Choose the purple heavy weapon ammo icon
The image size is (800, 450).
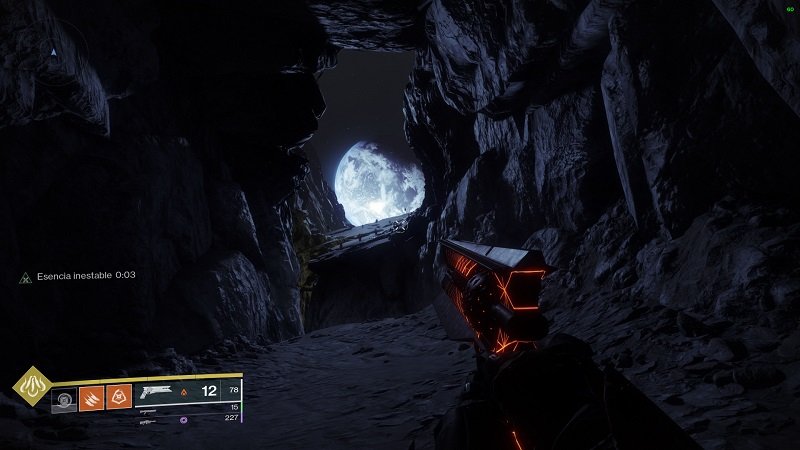183,420
